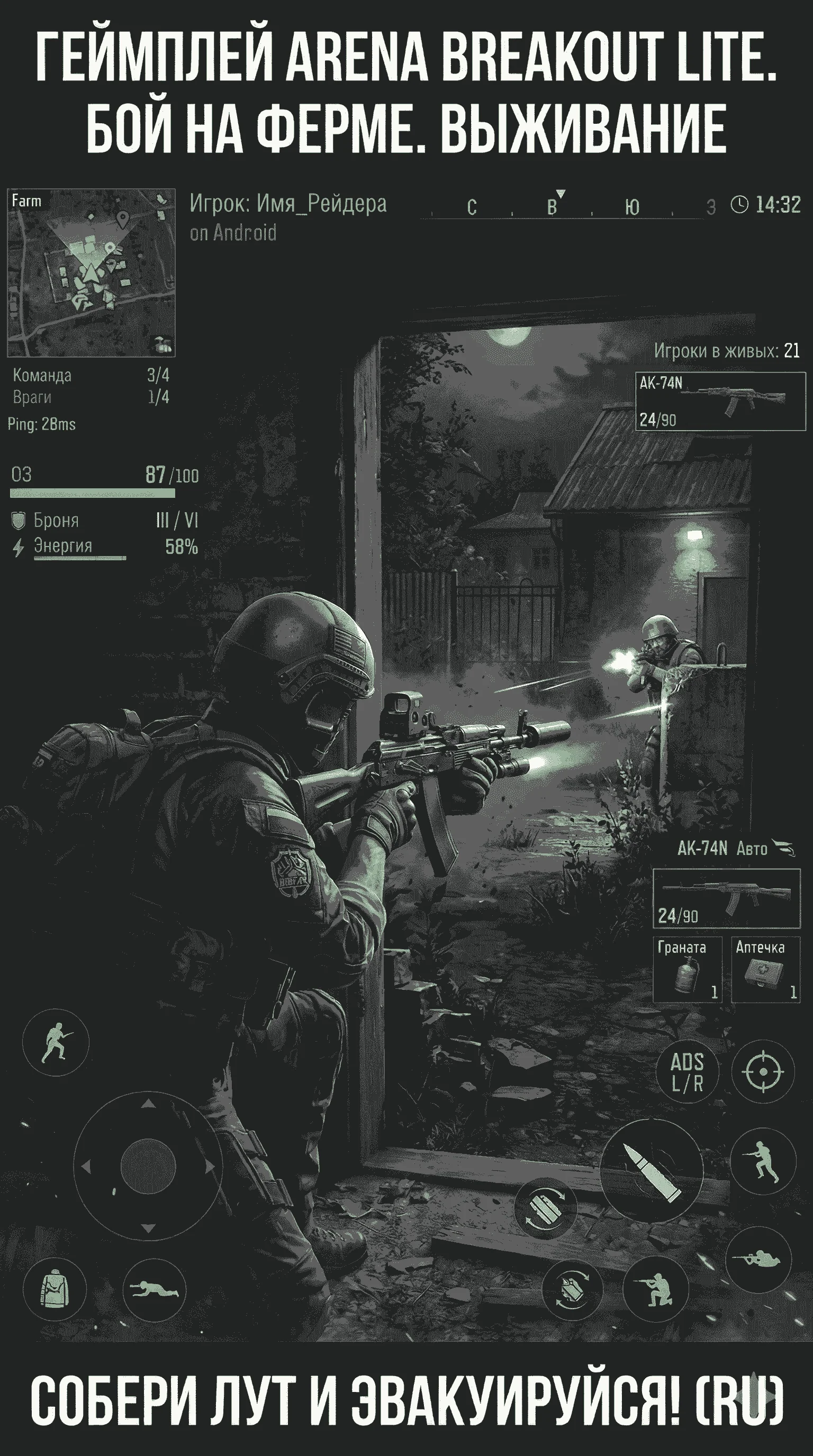Use the Аптечка medkit slot
This screenshot has width=813, height=1456.
(x=765, y=969)
